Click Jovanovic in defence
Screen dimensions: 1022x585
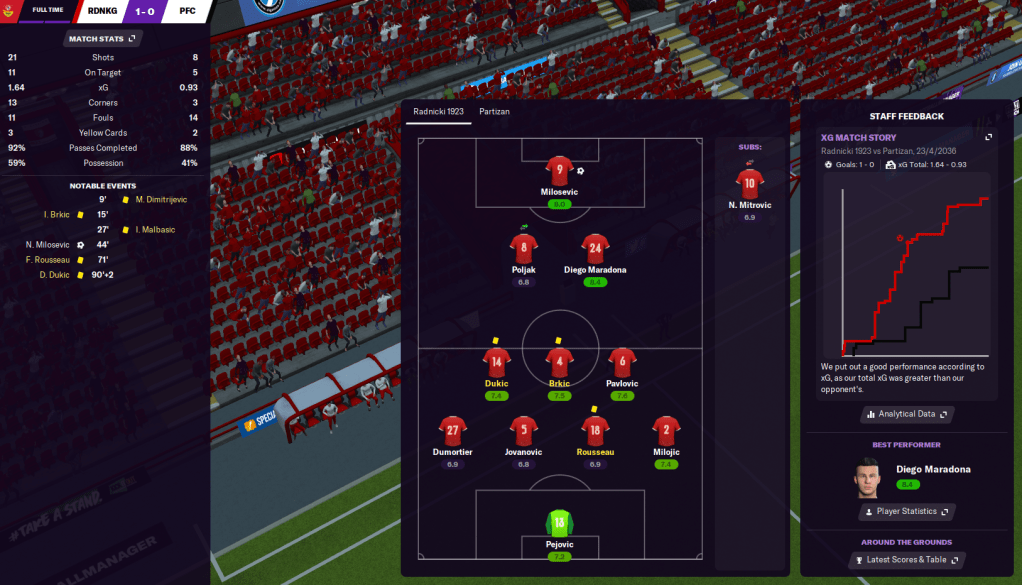[524, 432]
